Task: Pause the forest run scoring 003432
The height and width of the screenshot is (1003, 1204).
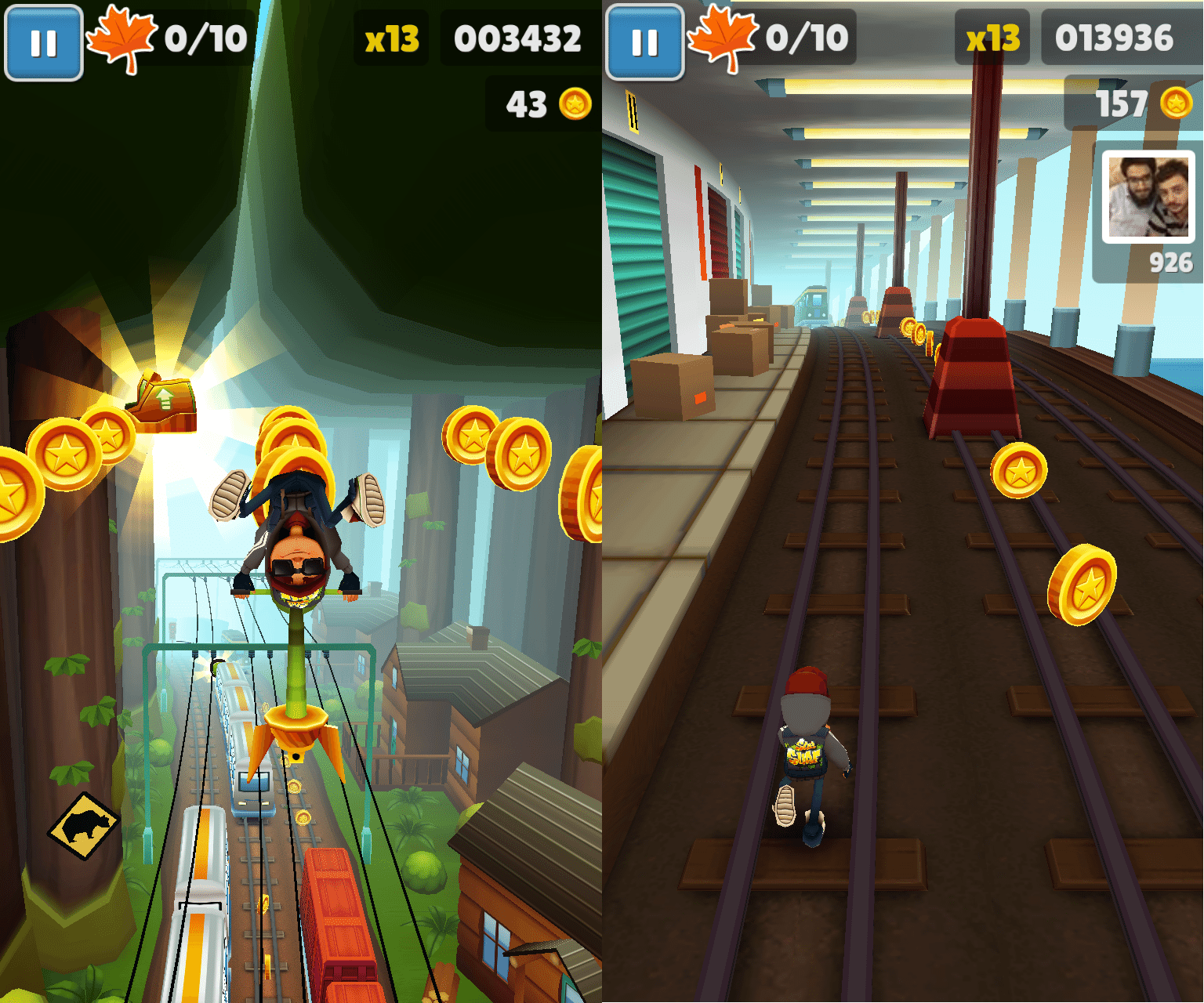Action: click(44, 43)
